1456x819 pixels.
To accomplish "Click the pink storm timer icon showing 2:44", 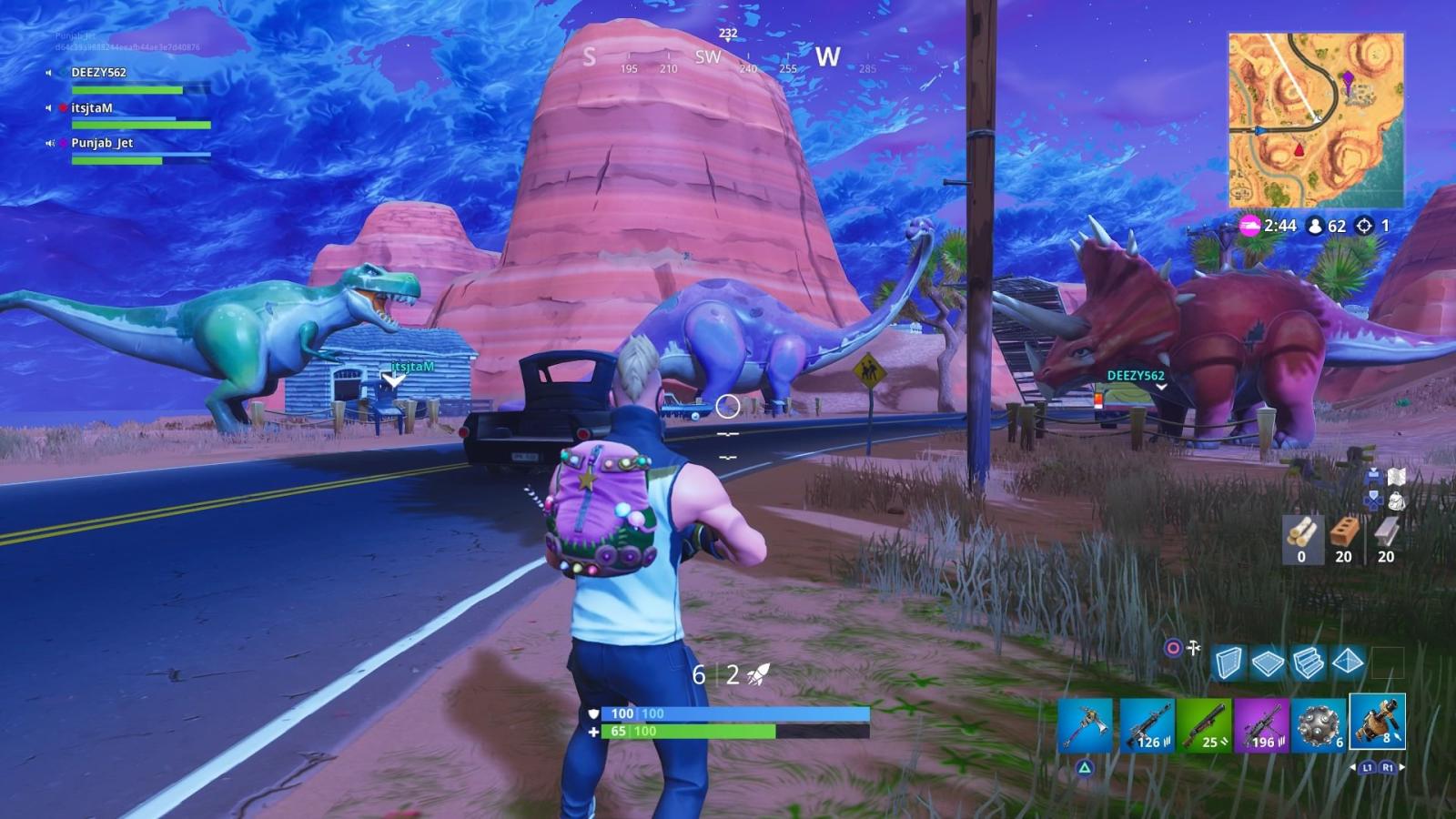I will 1249,226.
